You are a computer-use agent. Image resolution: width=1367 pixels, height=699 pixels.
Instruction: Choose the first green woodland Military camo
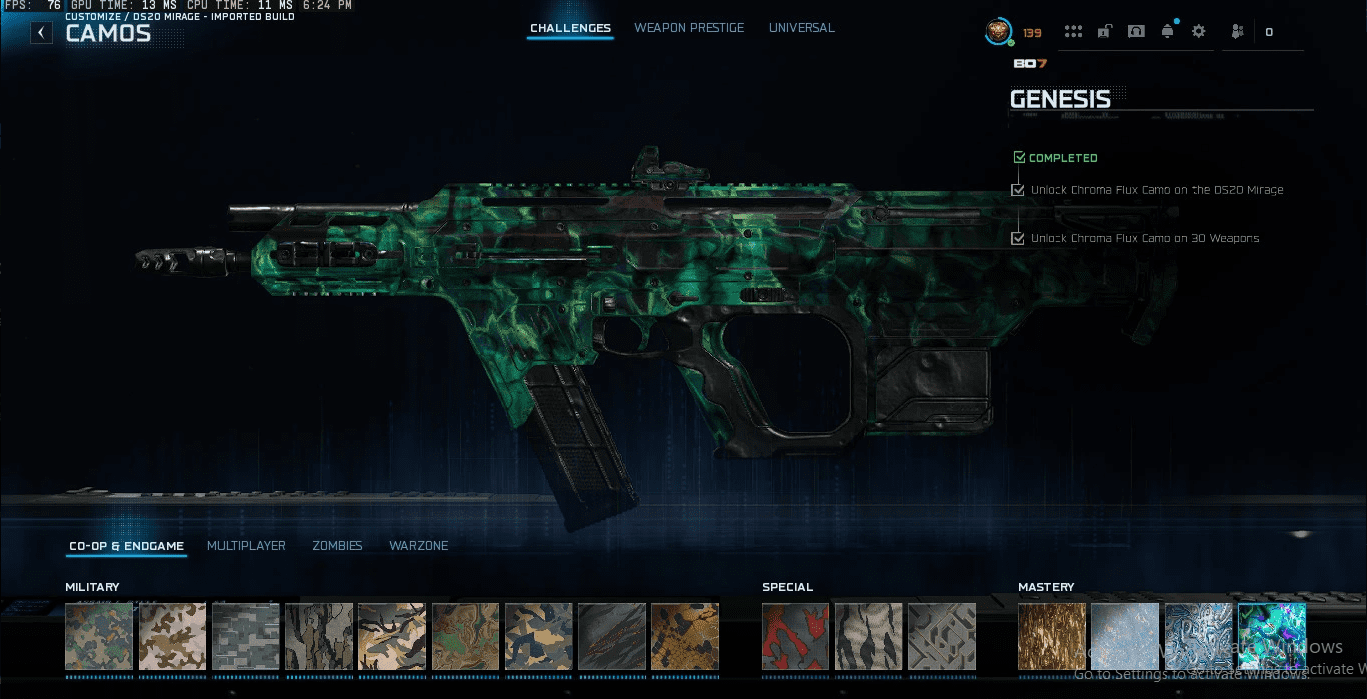(x=99, y=636)
